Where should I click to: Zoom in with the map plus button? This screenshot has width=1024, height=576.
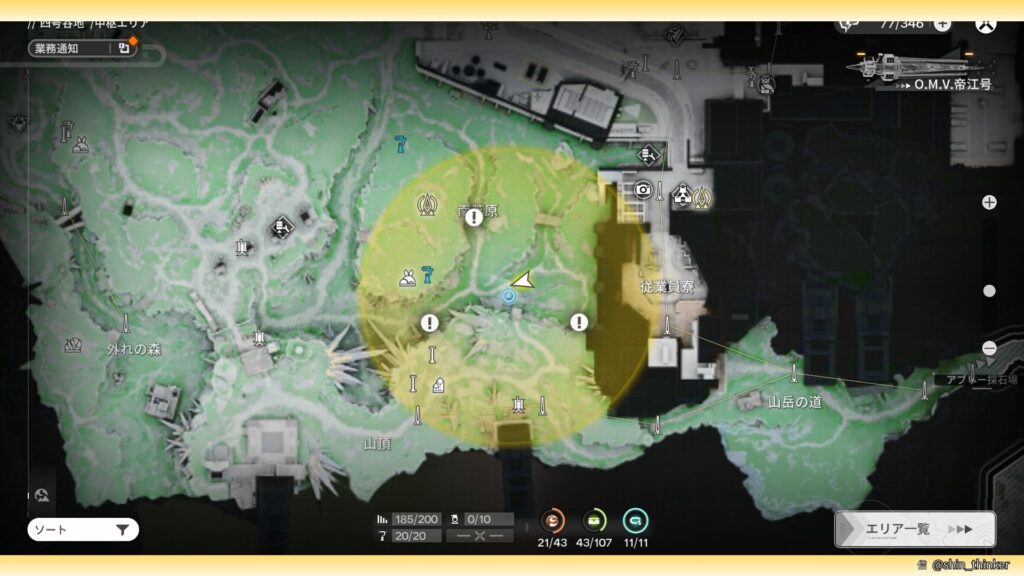click(x=989, y=202)
